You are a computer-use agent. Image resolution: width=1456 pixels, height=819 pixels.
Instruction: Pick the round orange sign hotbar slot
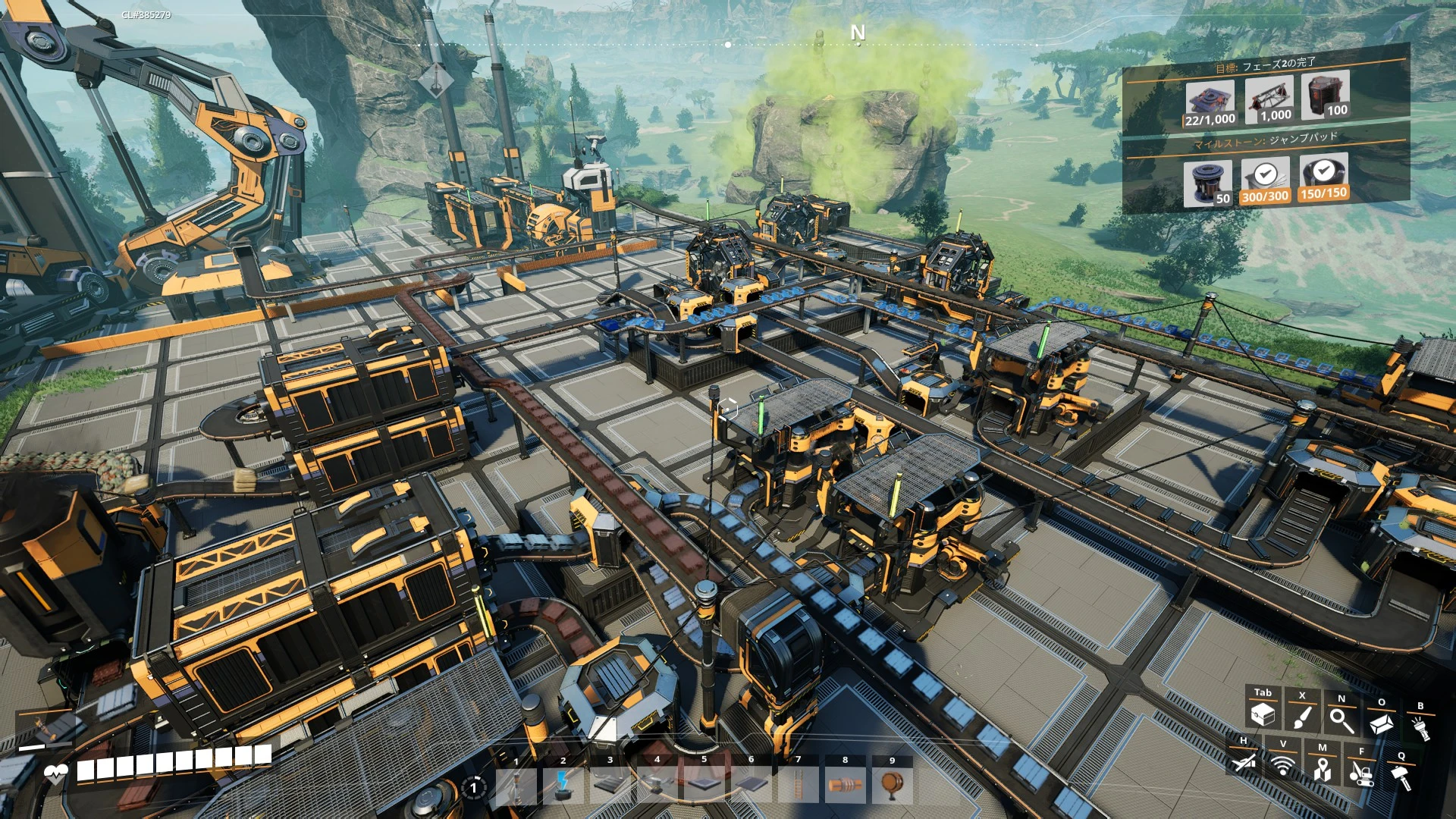pos(892,786)
